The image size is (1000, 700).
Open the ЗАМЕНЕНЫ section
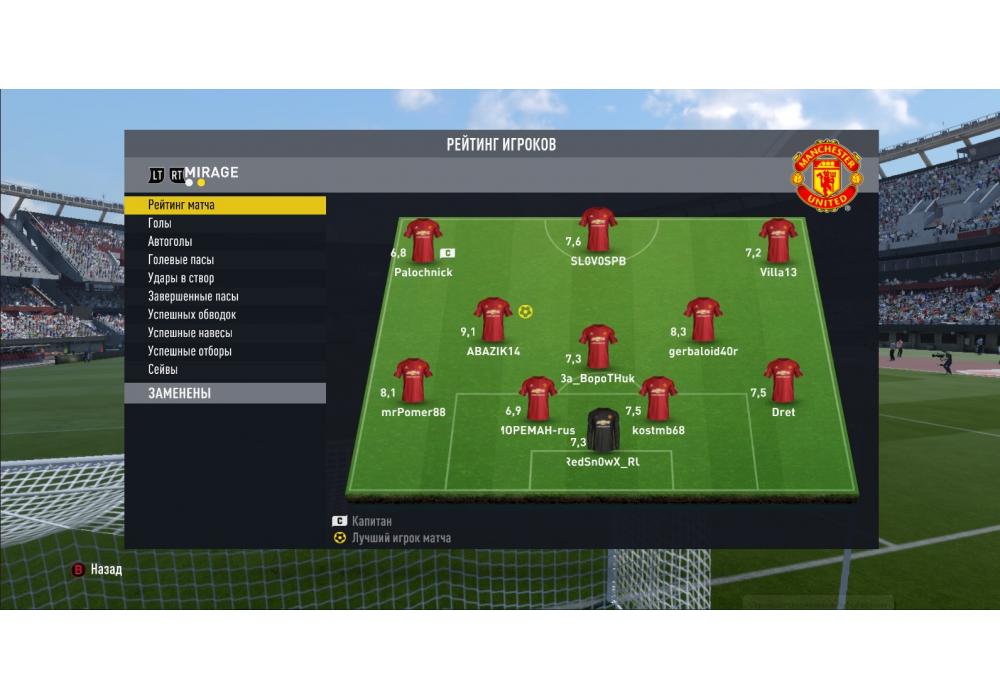225,394
